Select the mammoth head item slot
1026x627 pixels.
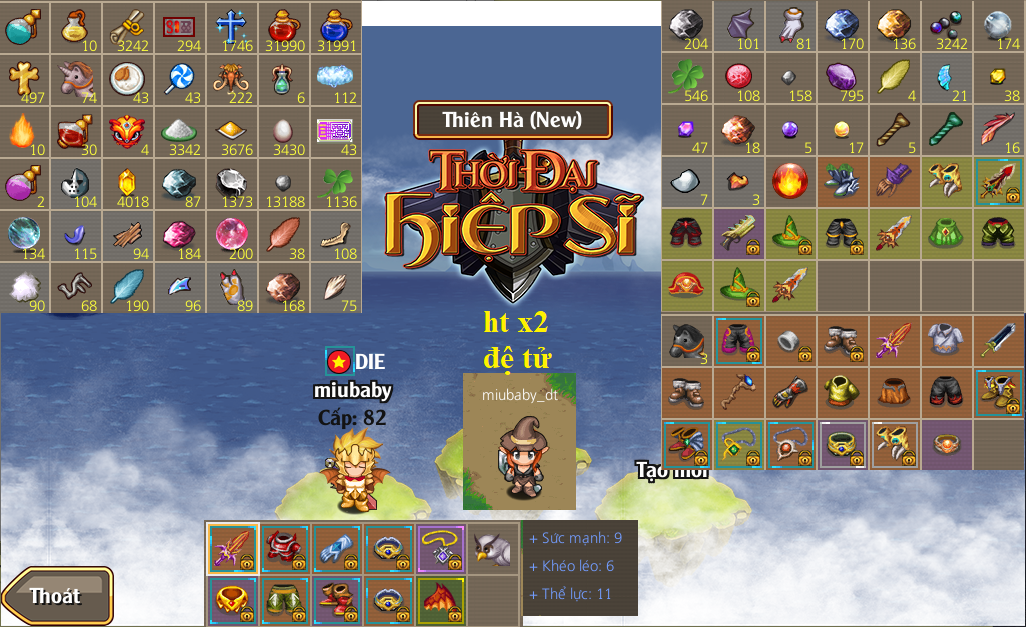[x=232, y=78]
